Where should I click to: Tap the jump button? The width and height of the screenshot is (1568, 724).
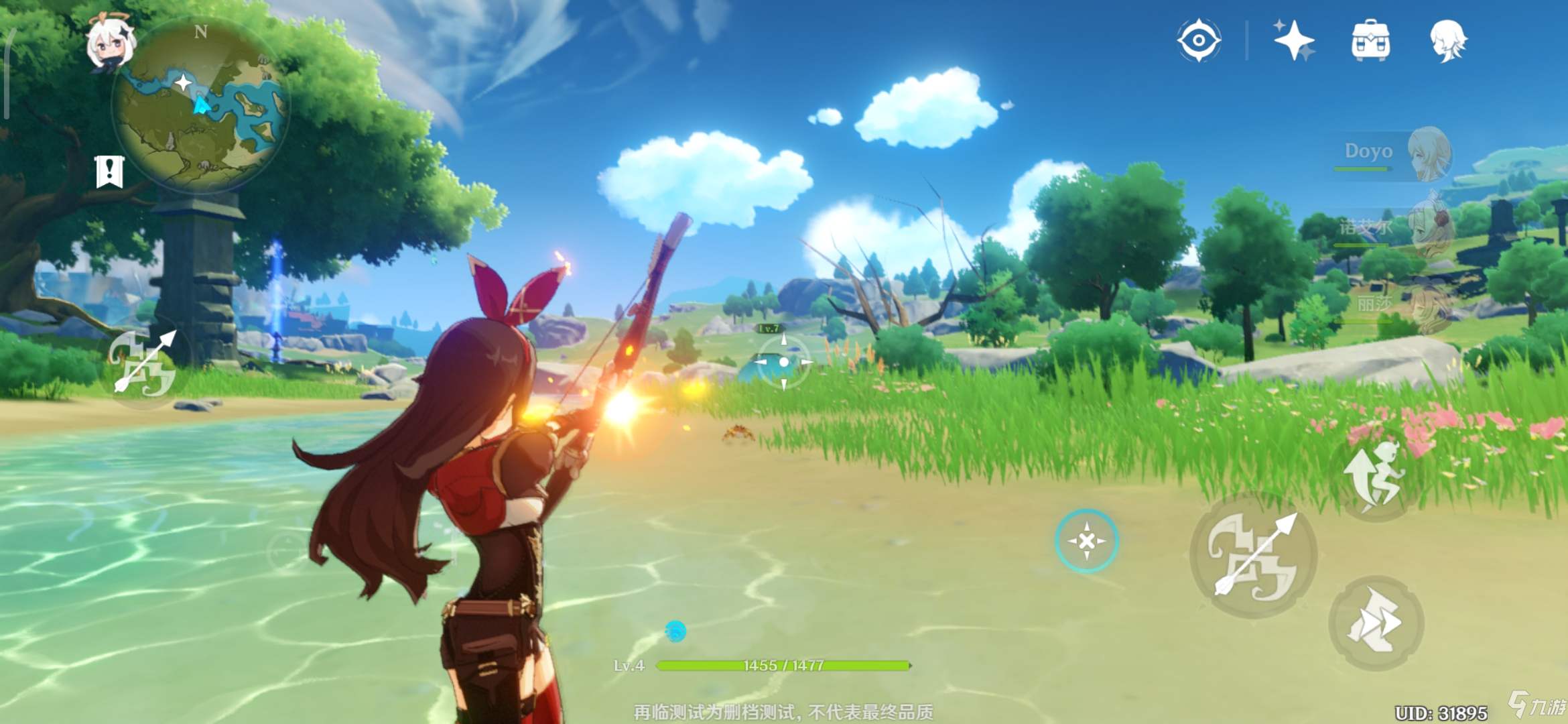pos(1374,475)
